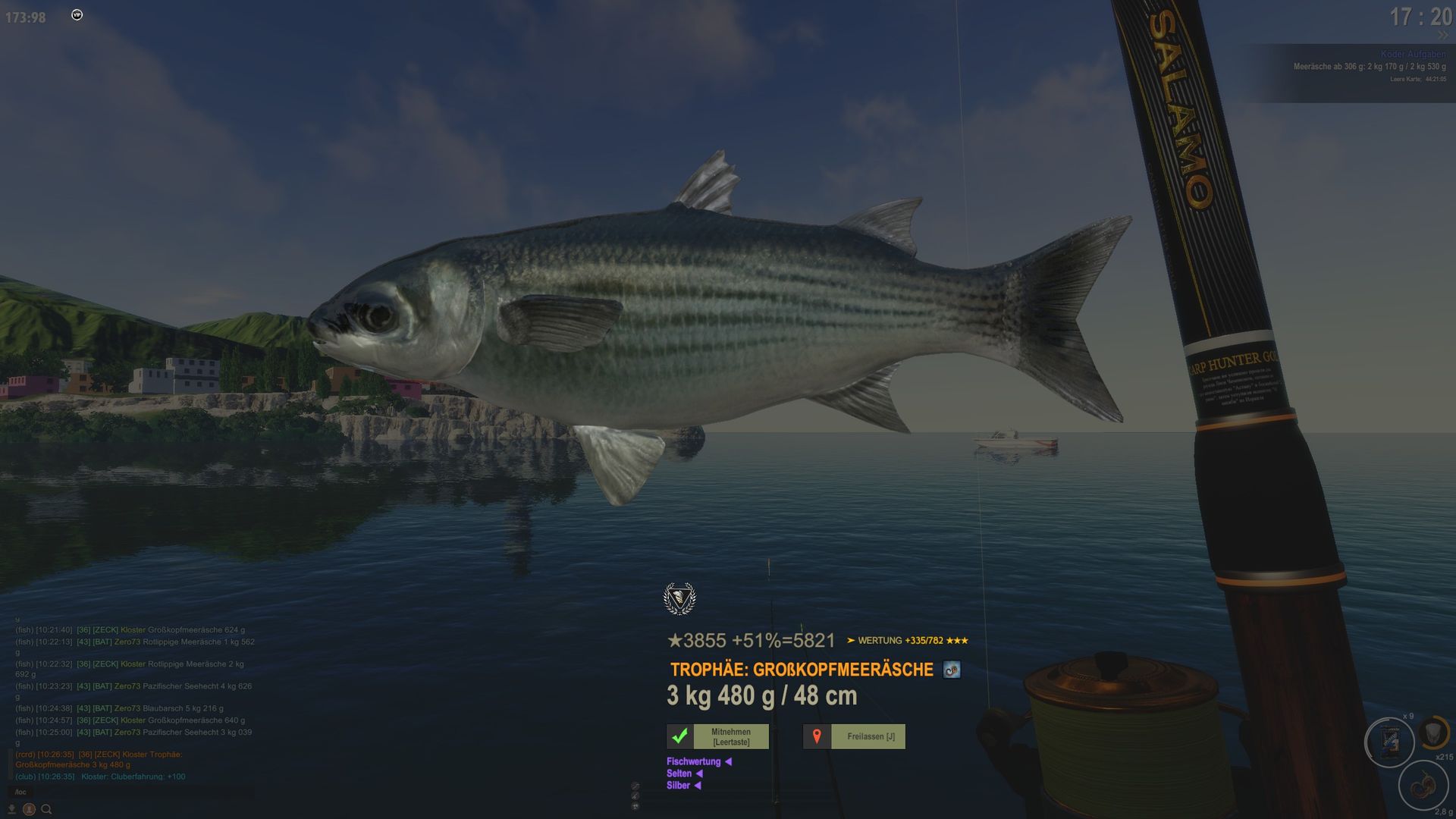Open the chat search magnifier icon
Viewport: 1456px width, 819px height.
click(46, 809)
